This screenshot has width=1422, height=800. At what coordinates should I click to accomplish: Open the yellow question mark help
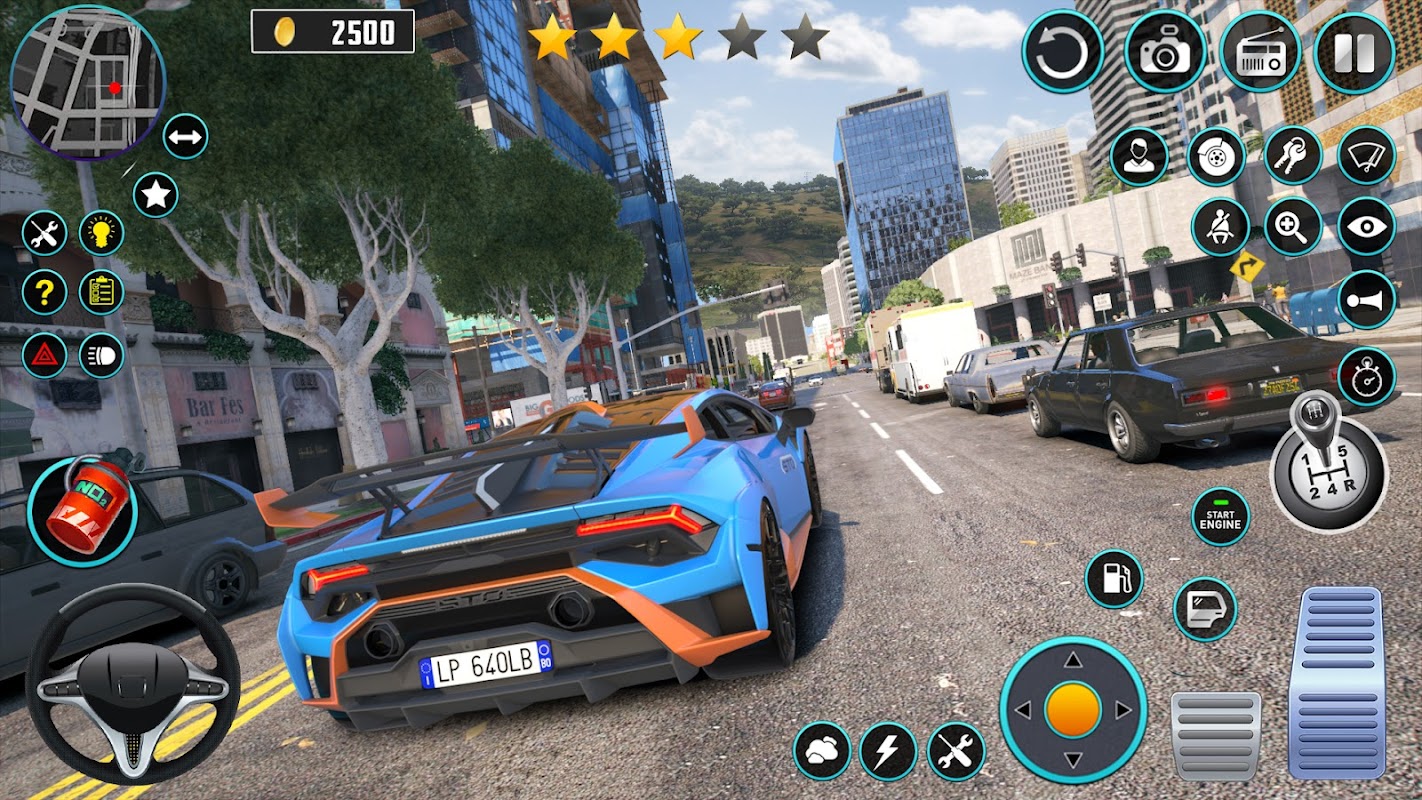(45, 292)
